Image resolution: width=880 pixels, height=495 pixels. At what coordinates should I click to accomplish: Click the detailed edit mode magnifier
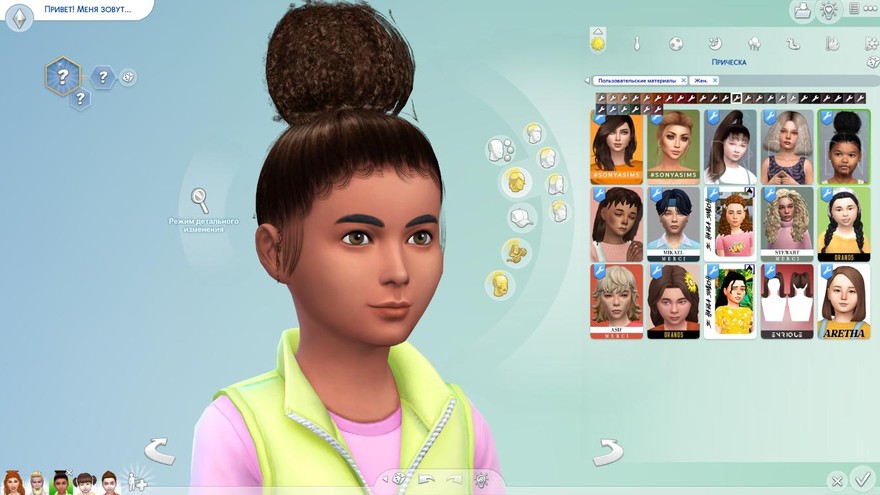tap(200, 198)
